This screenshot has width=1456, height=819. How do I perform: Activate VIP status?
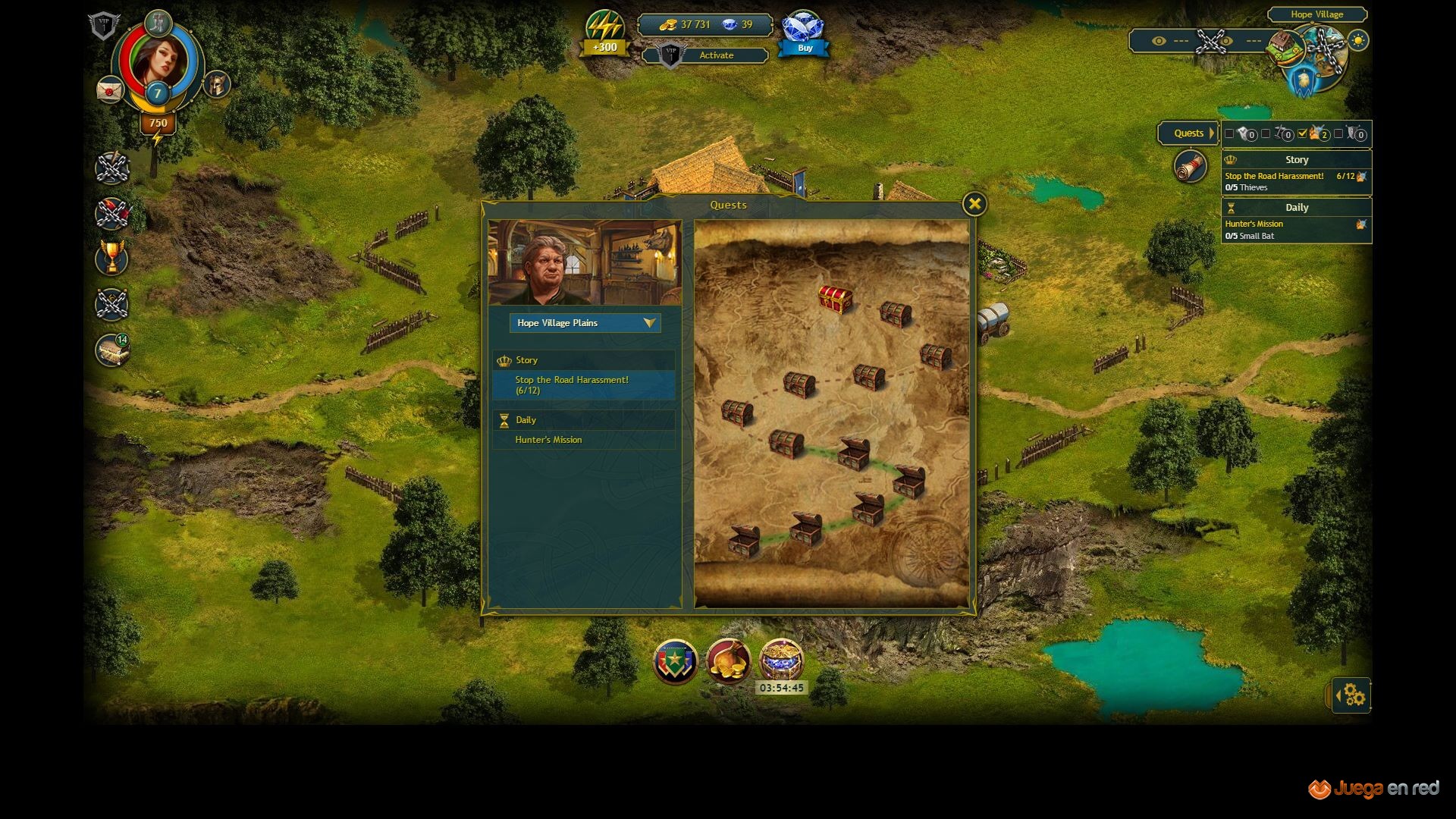tap(715, 55)
